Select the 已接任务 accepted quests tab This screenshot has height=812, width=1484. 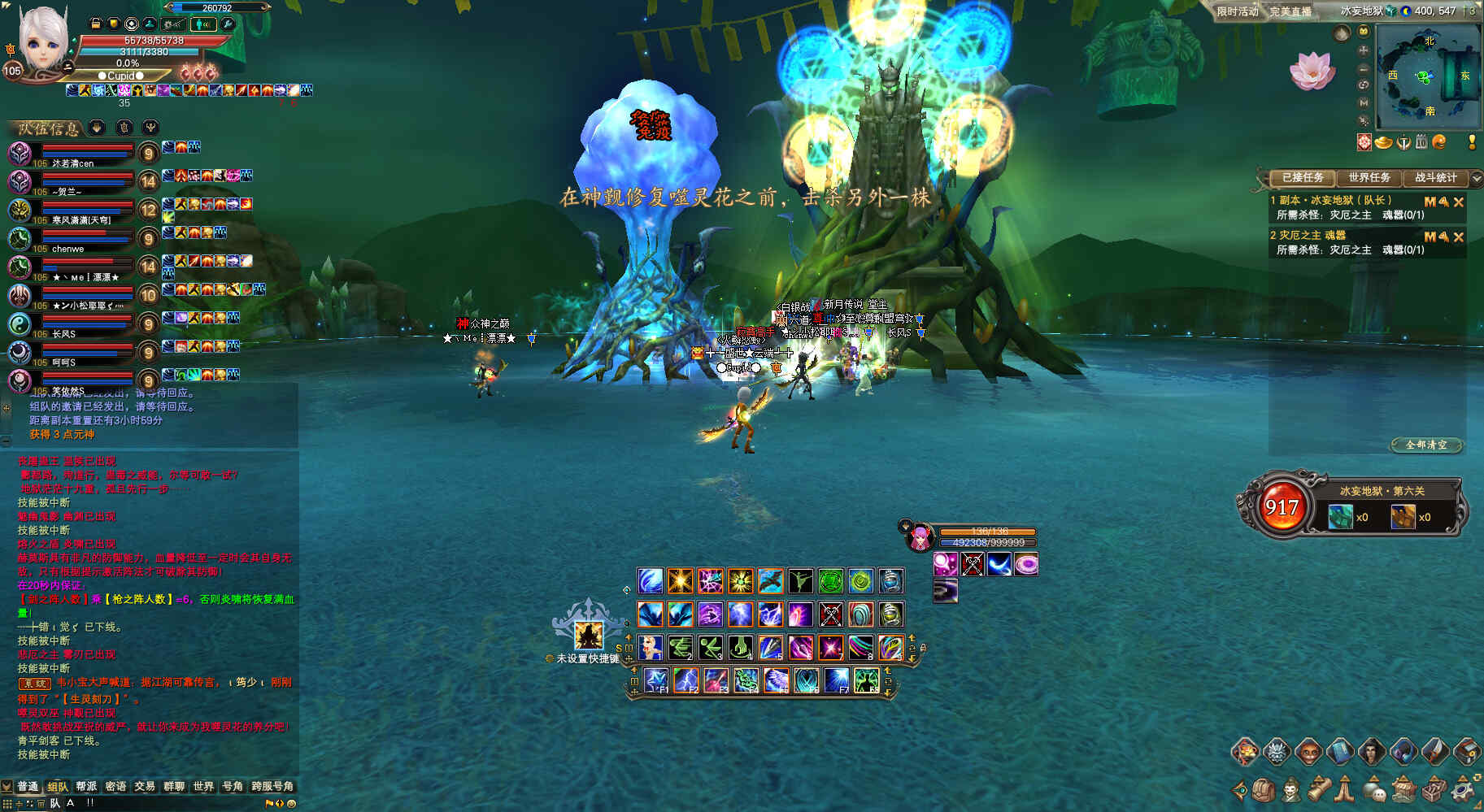[x=1303, y=177]
